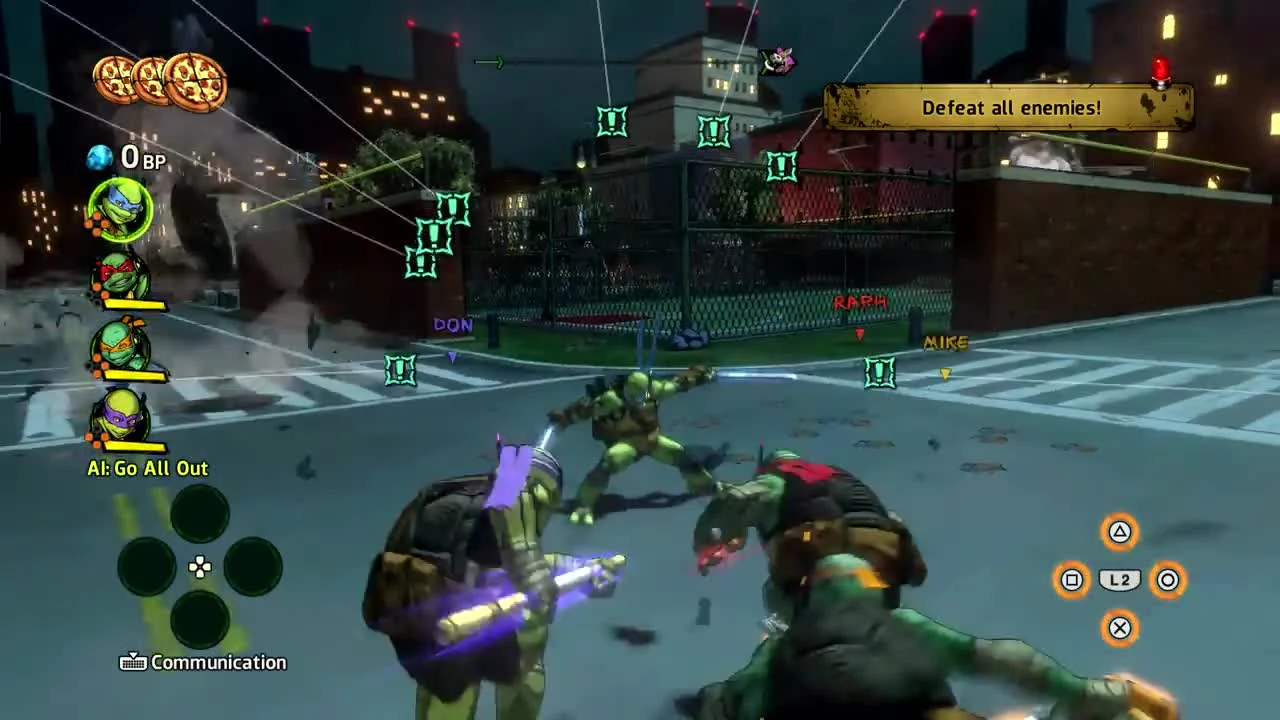Viewport: 1280px width, 720px height.
Task: Click the exclamation marker near MIKE's tag
Action: pos(879,372)
